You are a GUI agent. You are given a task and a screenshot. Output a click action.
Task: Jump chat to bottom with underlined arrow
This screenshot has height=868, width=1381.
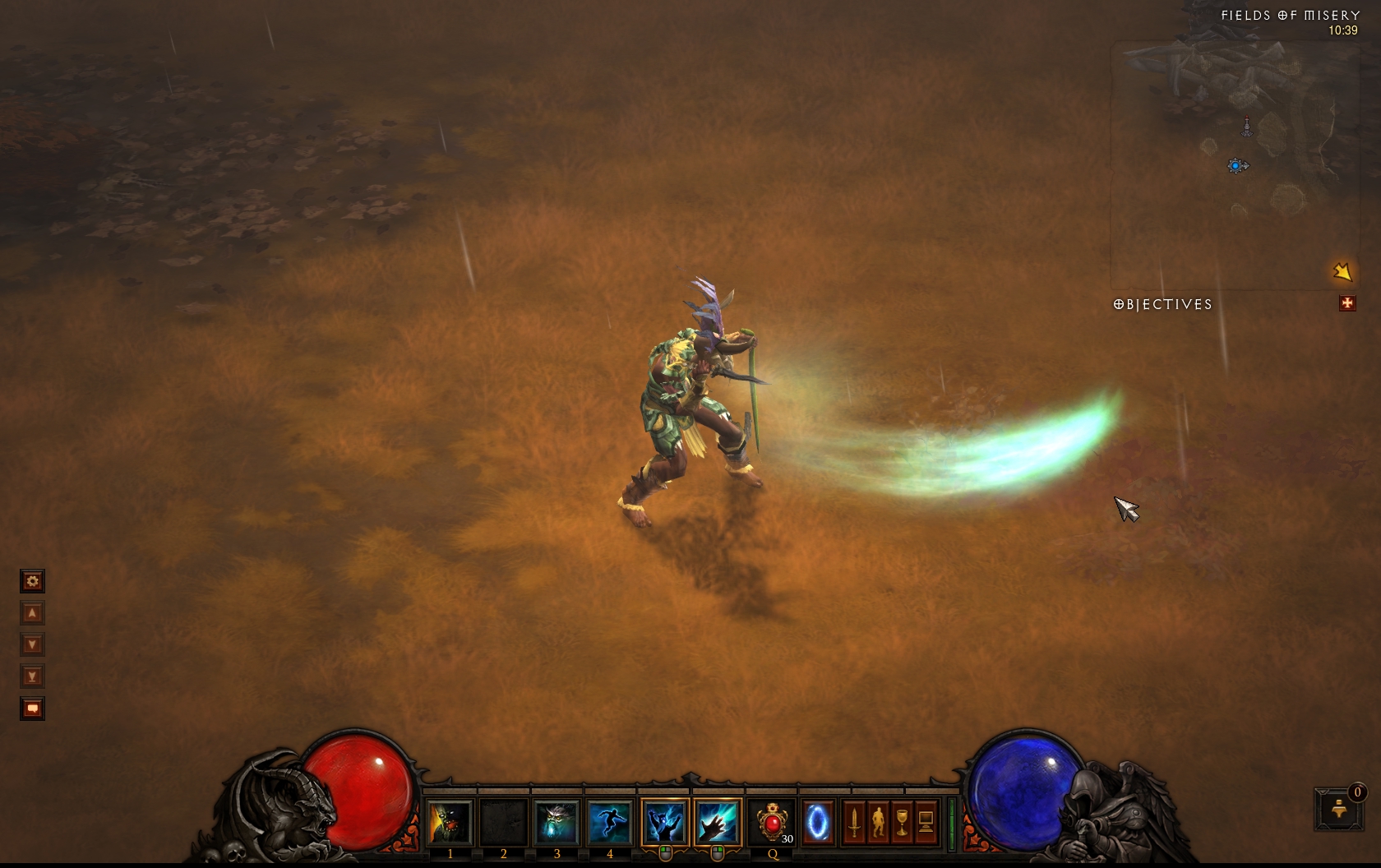[32, 676]
